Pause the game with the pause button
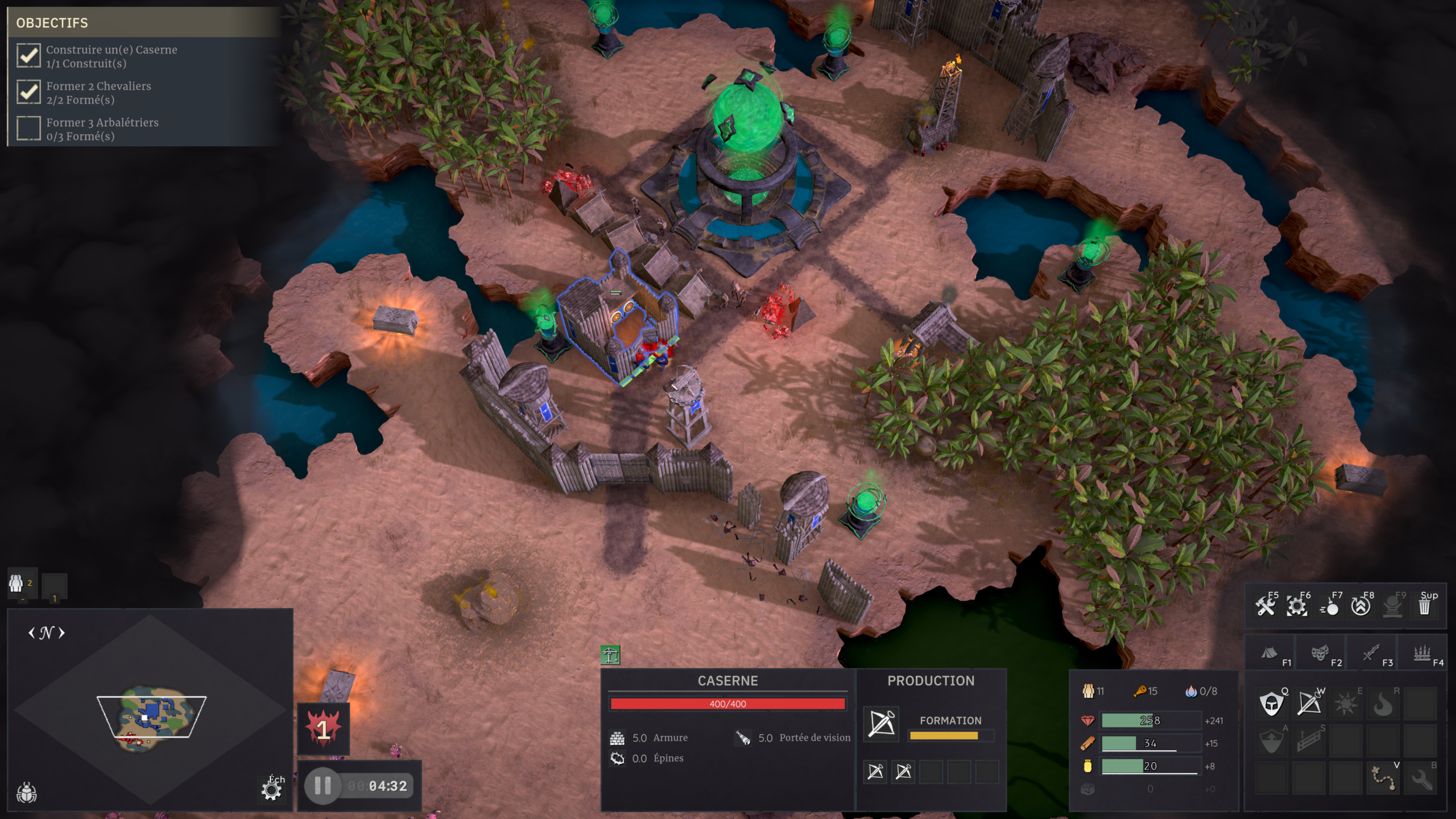Screen dimensions: 1456x819 pyautogui.click(x=322, y=786)
